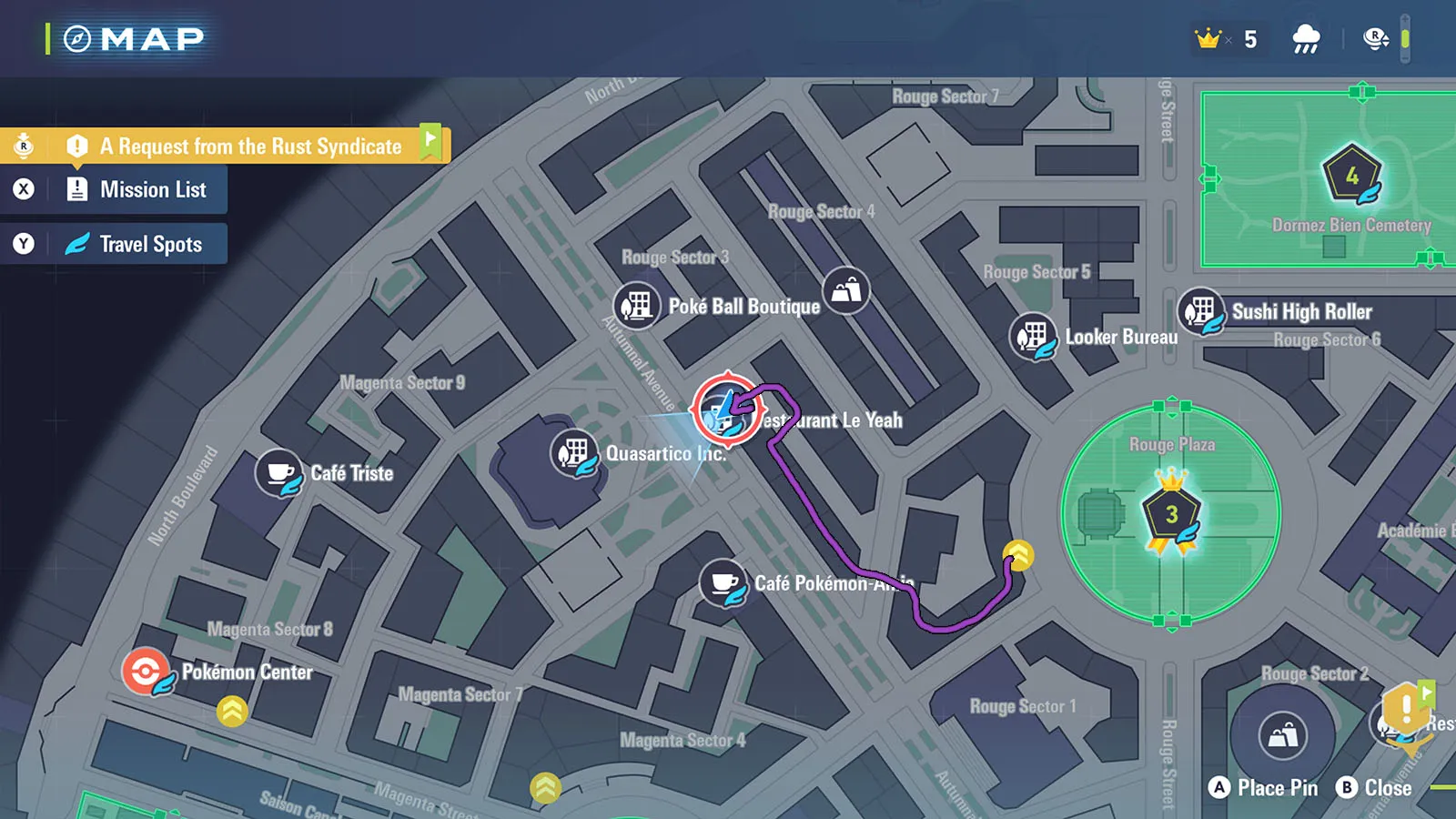Viewport: 1456px width, 819px height.
Task: Open the Mission List
Action: point(152,189)
